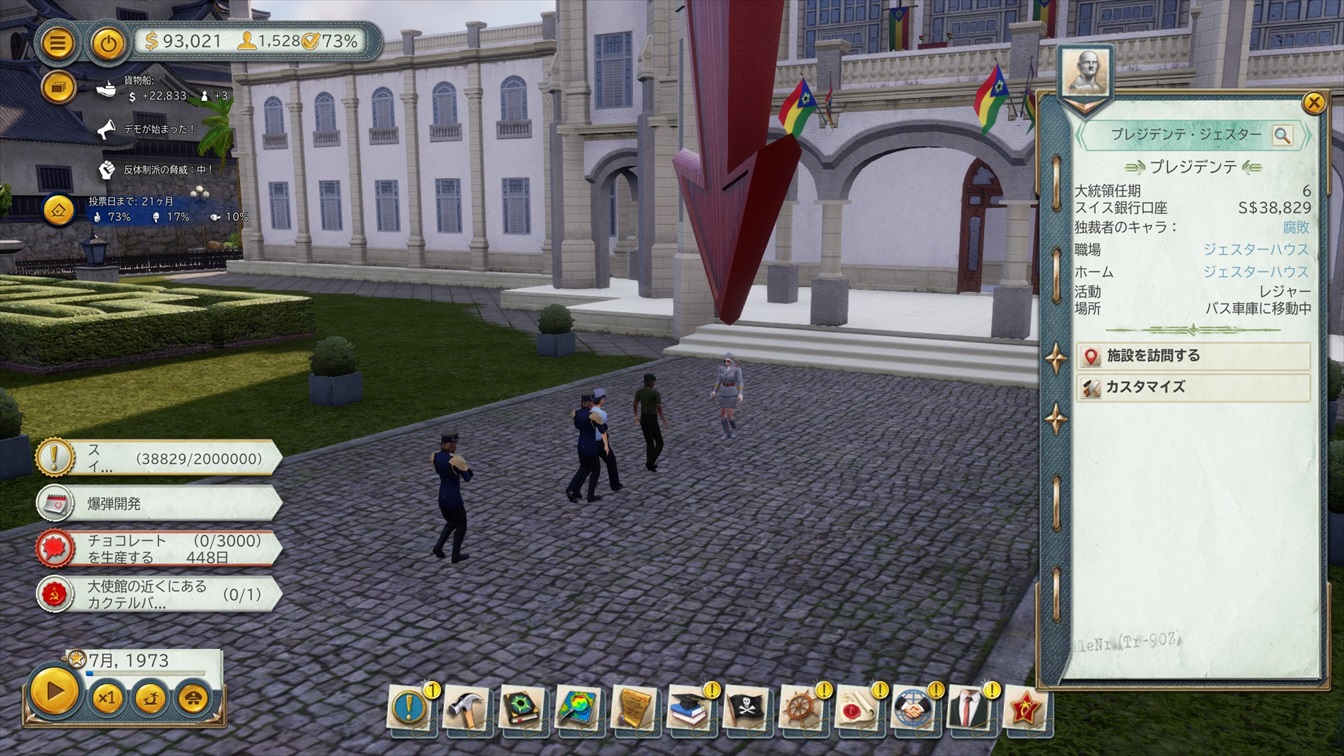
Task: Open the カスタマイズ option
Action: click(1193, 387)
